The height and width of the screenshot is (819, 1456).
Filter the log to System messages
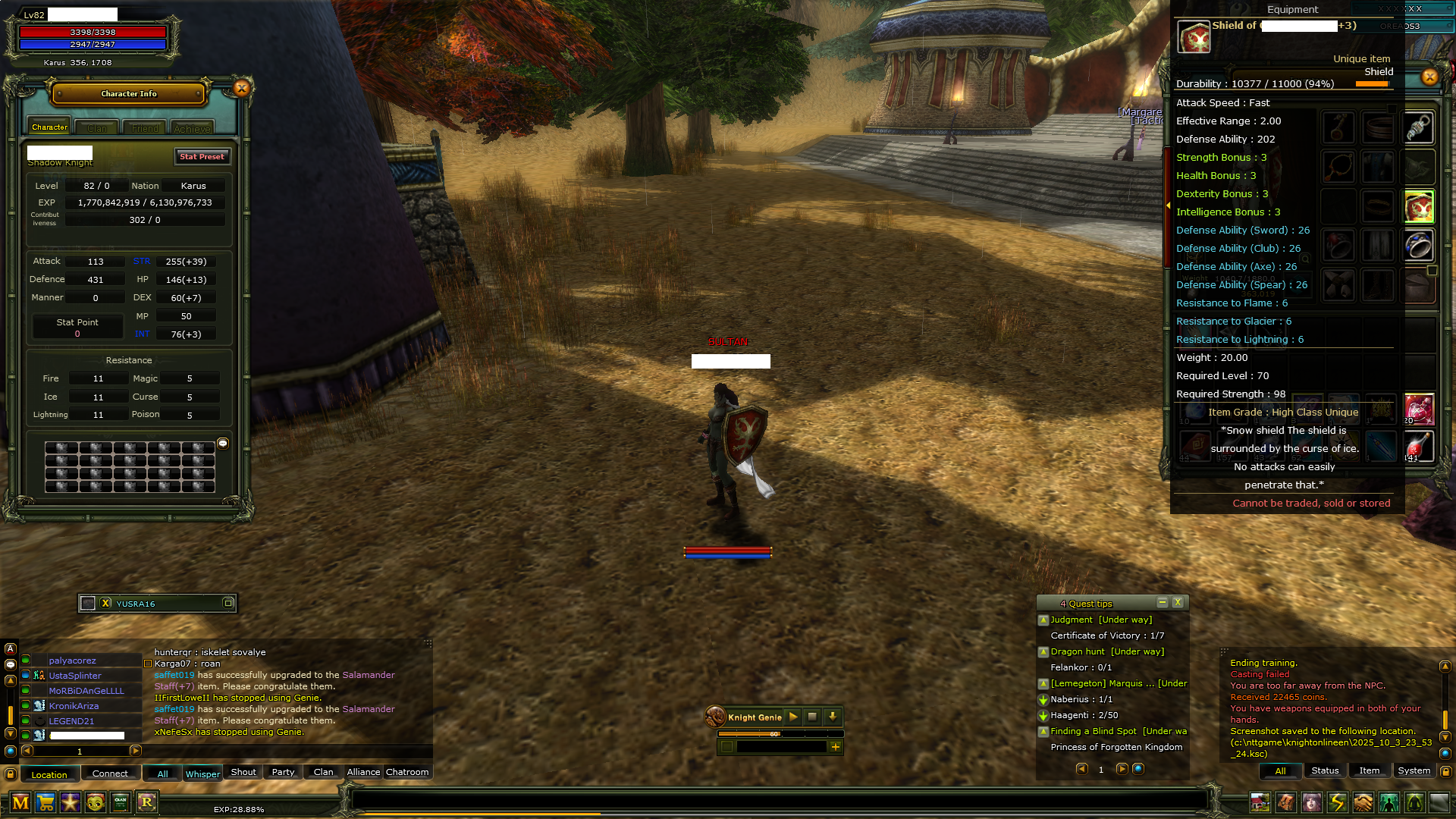(1414, 770)
